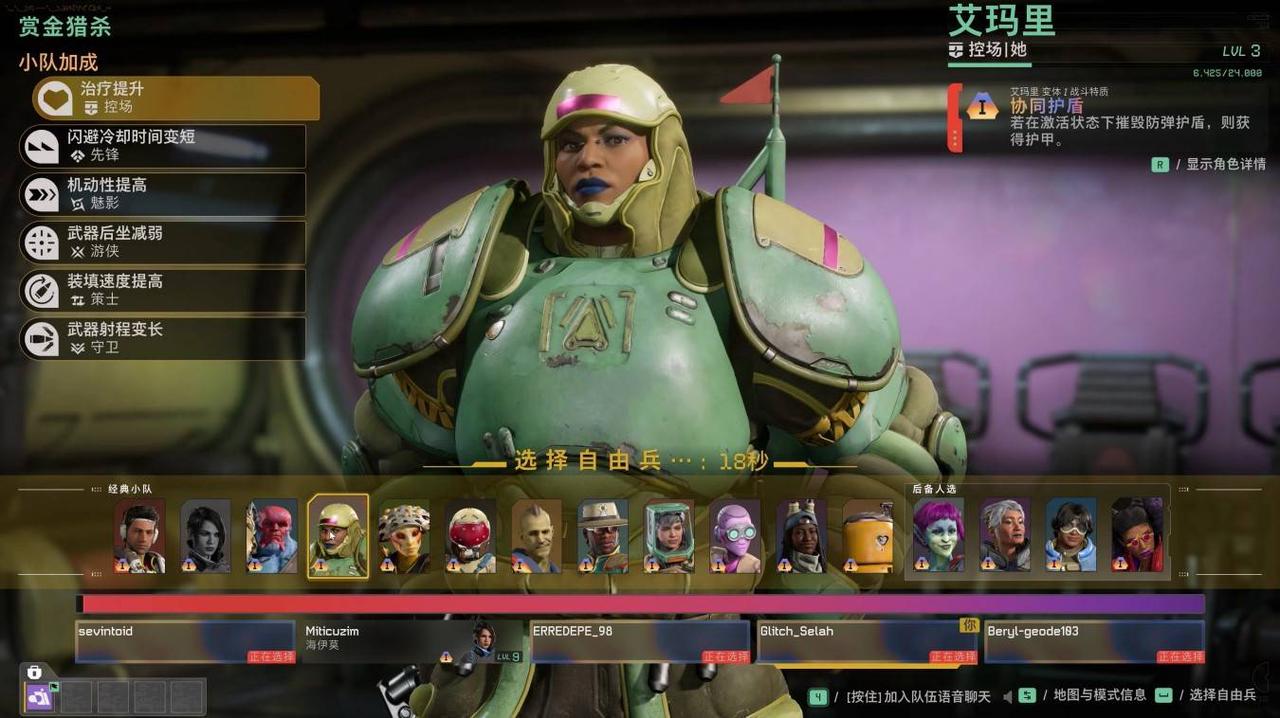Pick the freelancer wearing a cowboy hat
The image size is (1280, 718).
point(603,536)
